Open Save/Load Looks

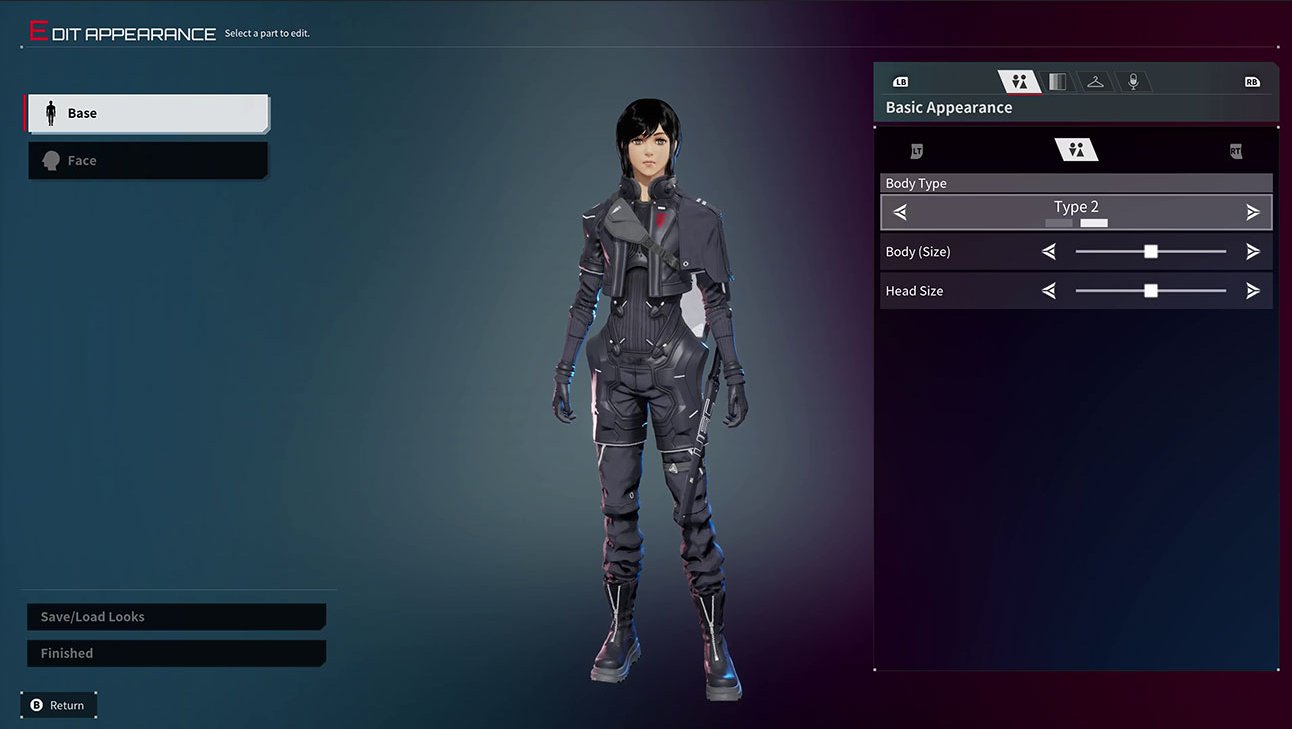tap(176, 617)
